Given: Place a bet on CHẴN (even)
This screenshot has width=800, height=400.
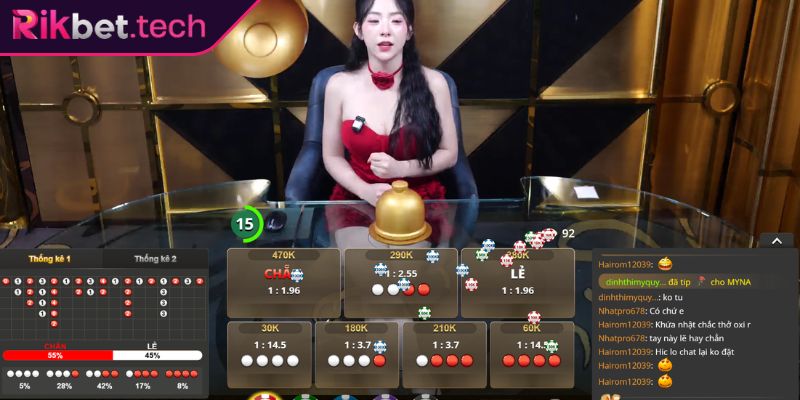Looking at the screenshot, I should click(x=283, y=282).
